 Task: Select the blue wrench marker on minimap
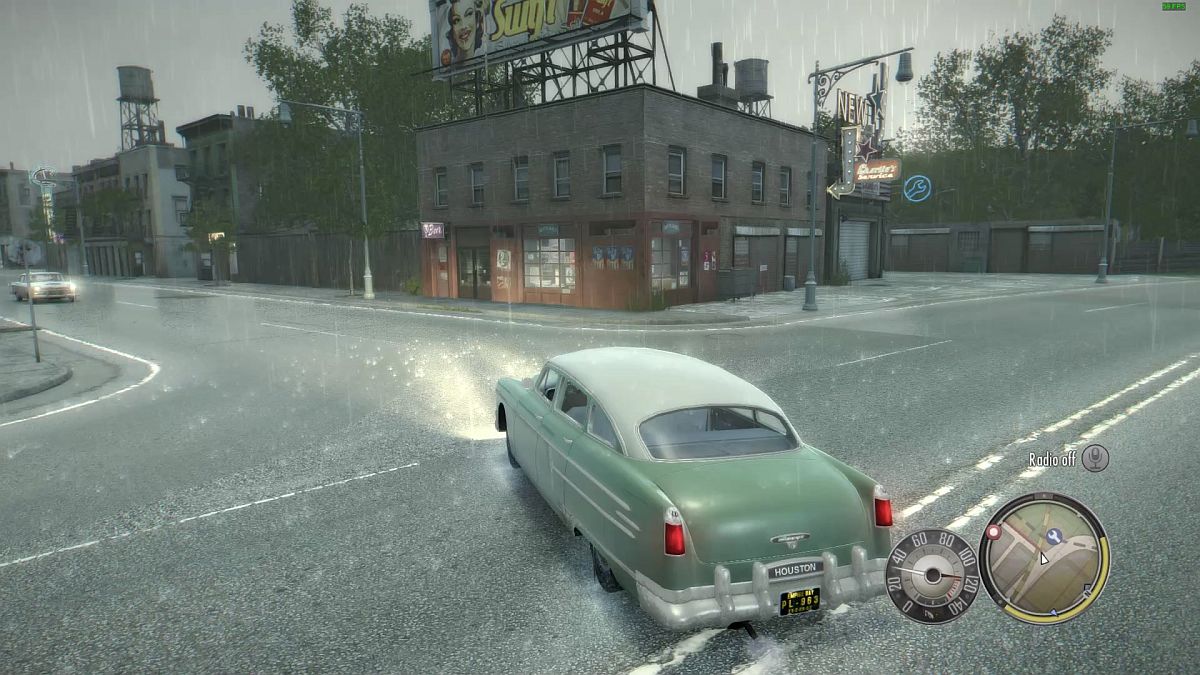[1054, 535]
